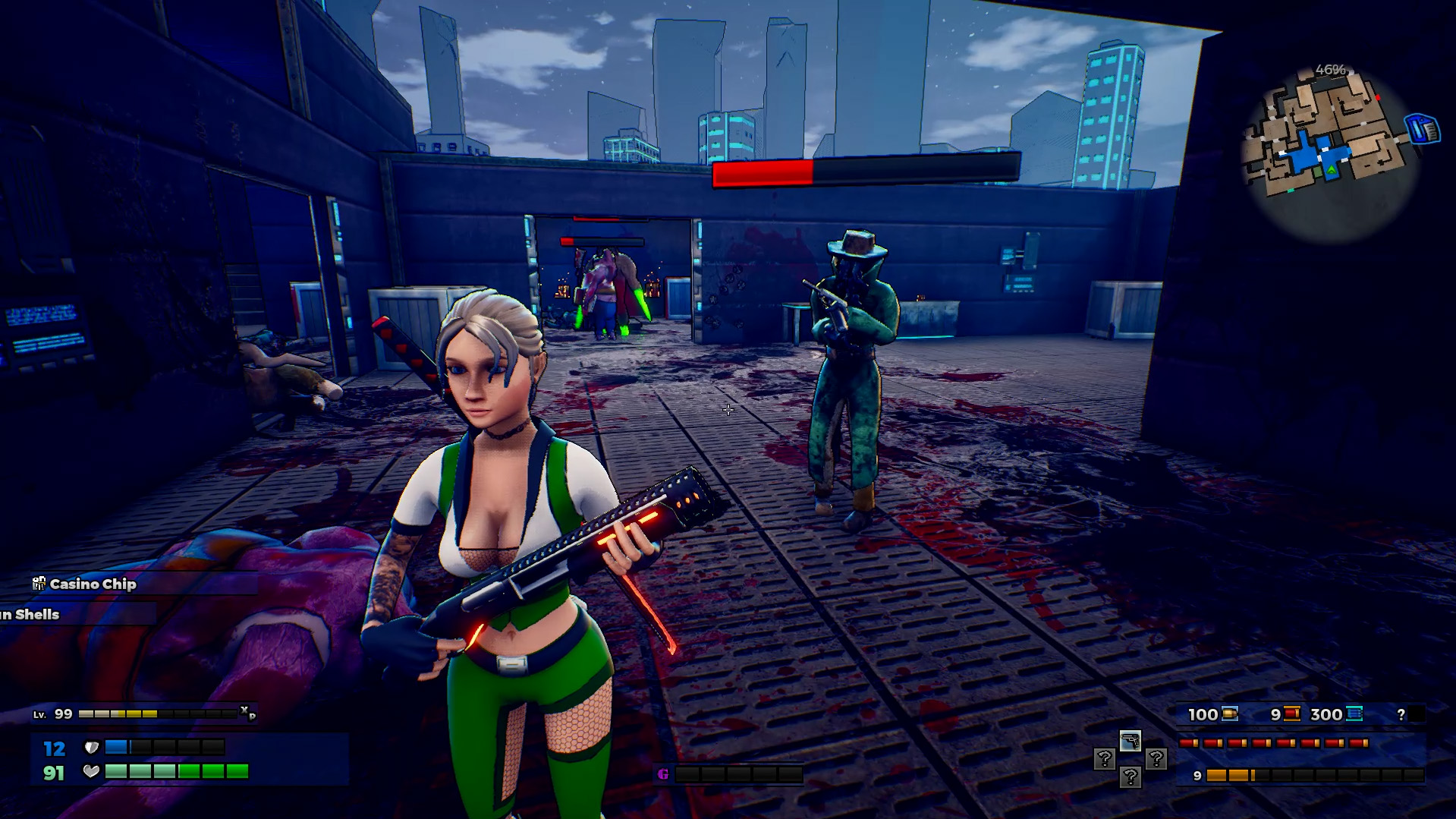Choose the gold bullet ammo icon
Screen dimensions: 1456x819
pyautogui.click(x=1230, y=713)
